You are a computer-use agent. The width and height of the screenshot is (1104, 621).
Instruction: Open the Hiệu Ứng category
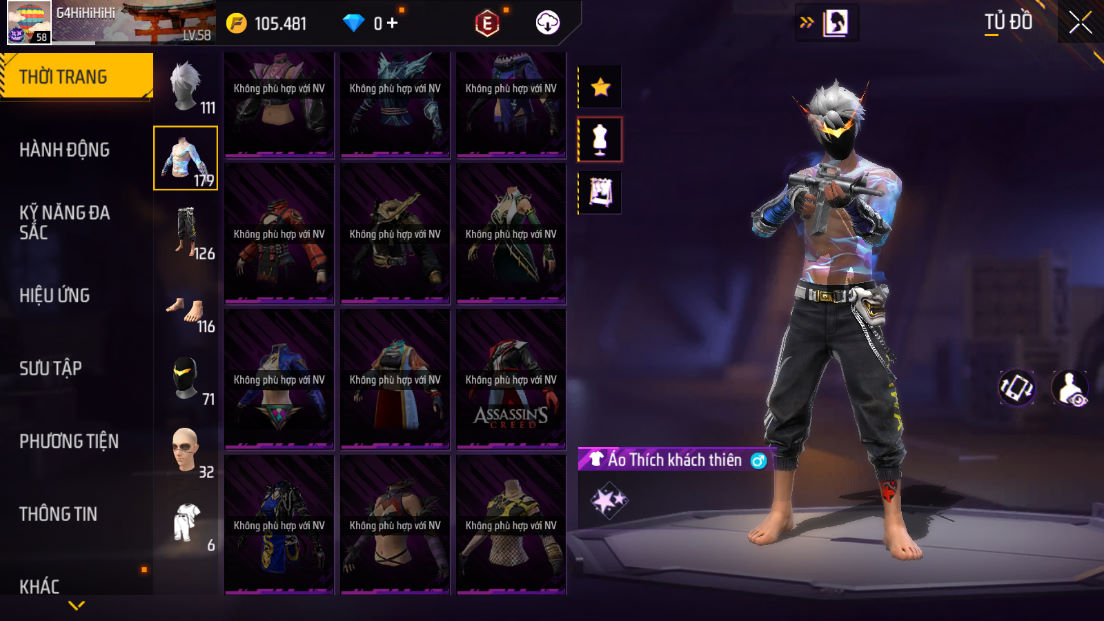55,296
